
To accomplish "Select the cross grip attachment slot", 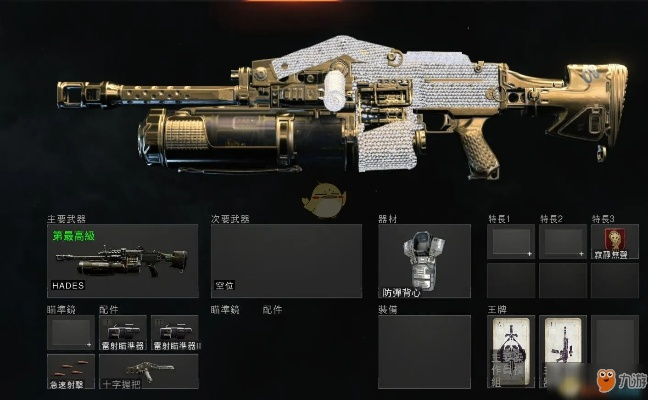I will 149,370.
